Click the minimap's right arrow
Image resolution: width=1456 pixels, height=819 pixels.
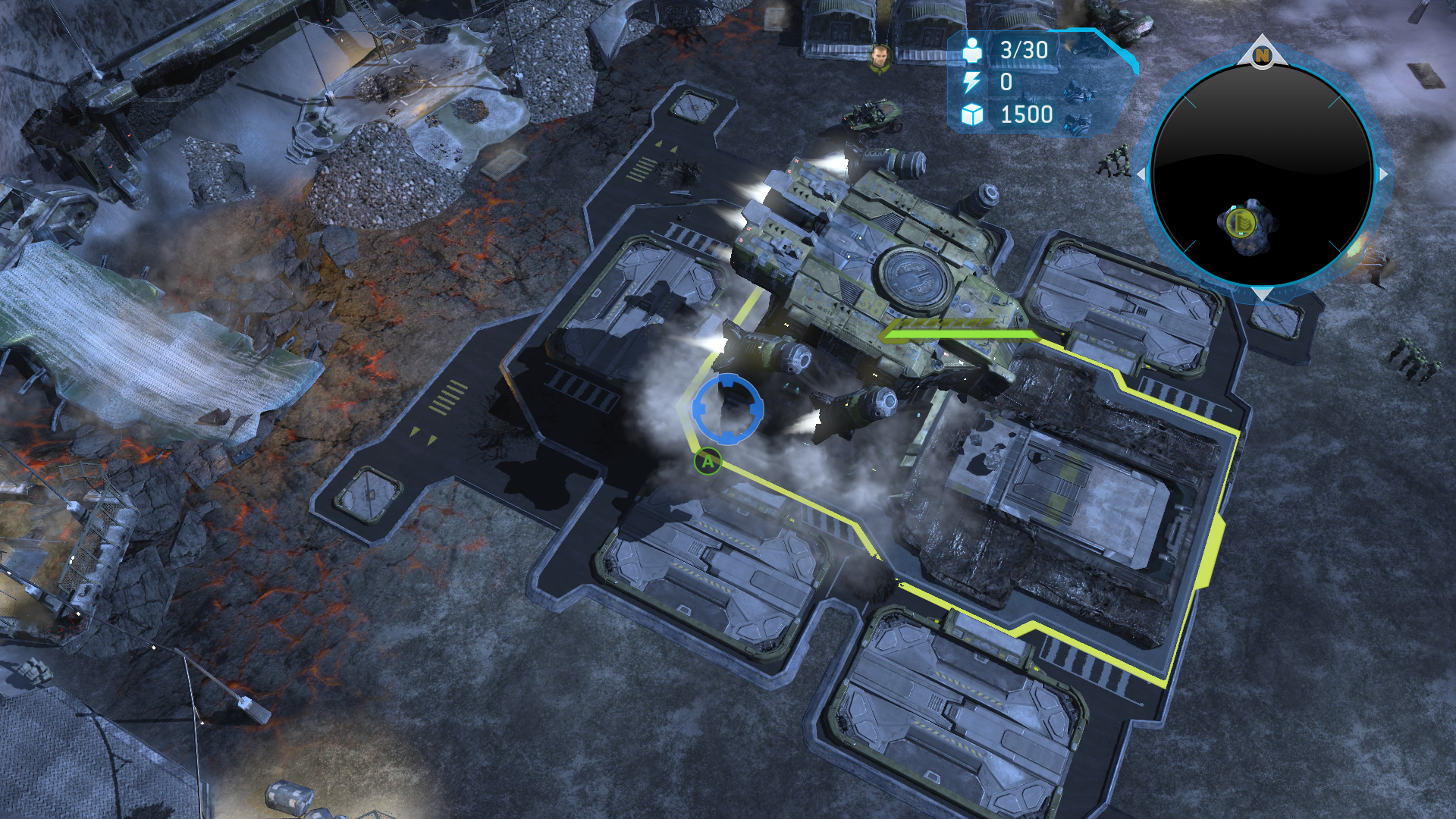(1383, 174)
